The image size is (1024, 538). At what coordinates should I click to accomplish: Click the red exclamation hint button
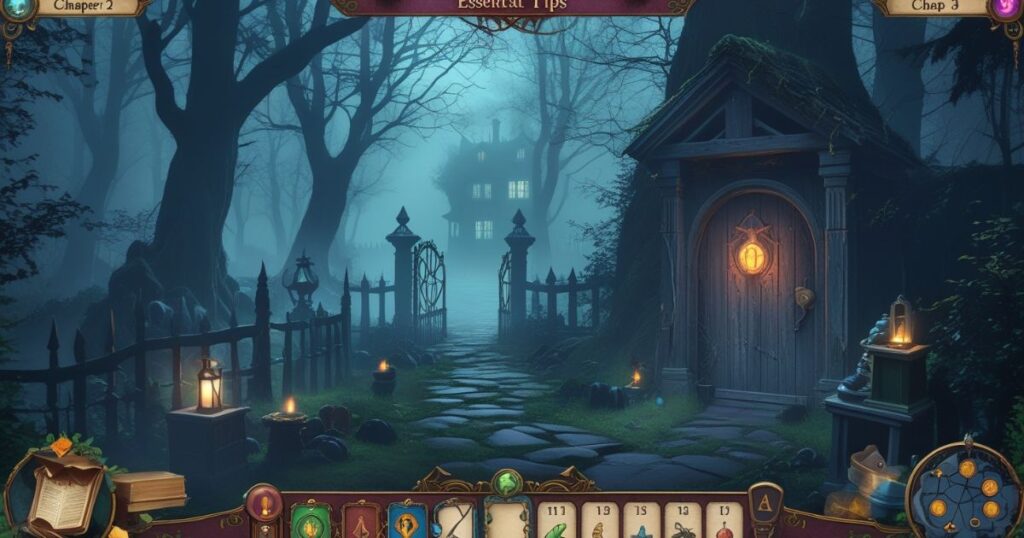pos(264,504)
